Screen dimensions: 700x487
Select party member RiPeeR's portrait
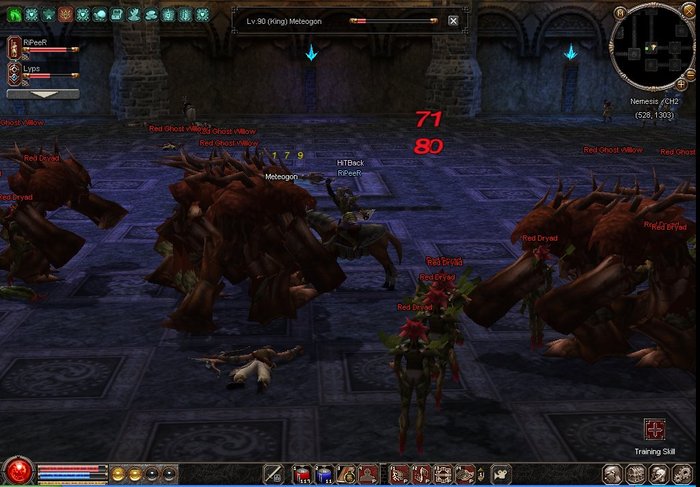[x=14, y=46]
